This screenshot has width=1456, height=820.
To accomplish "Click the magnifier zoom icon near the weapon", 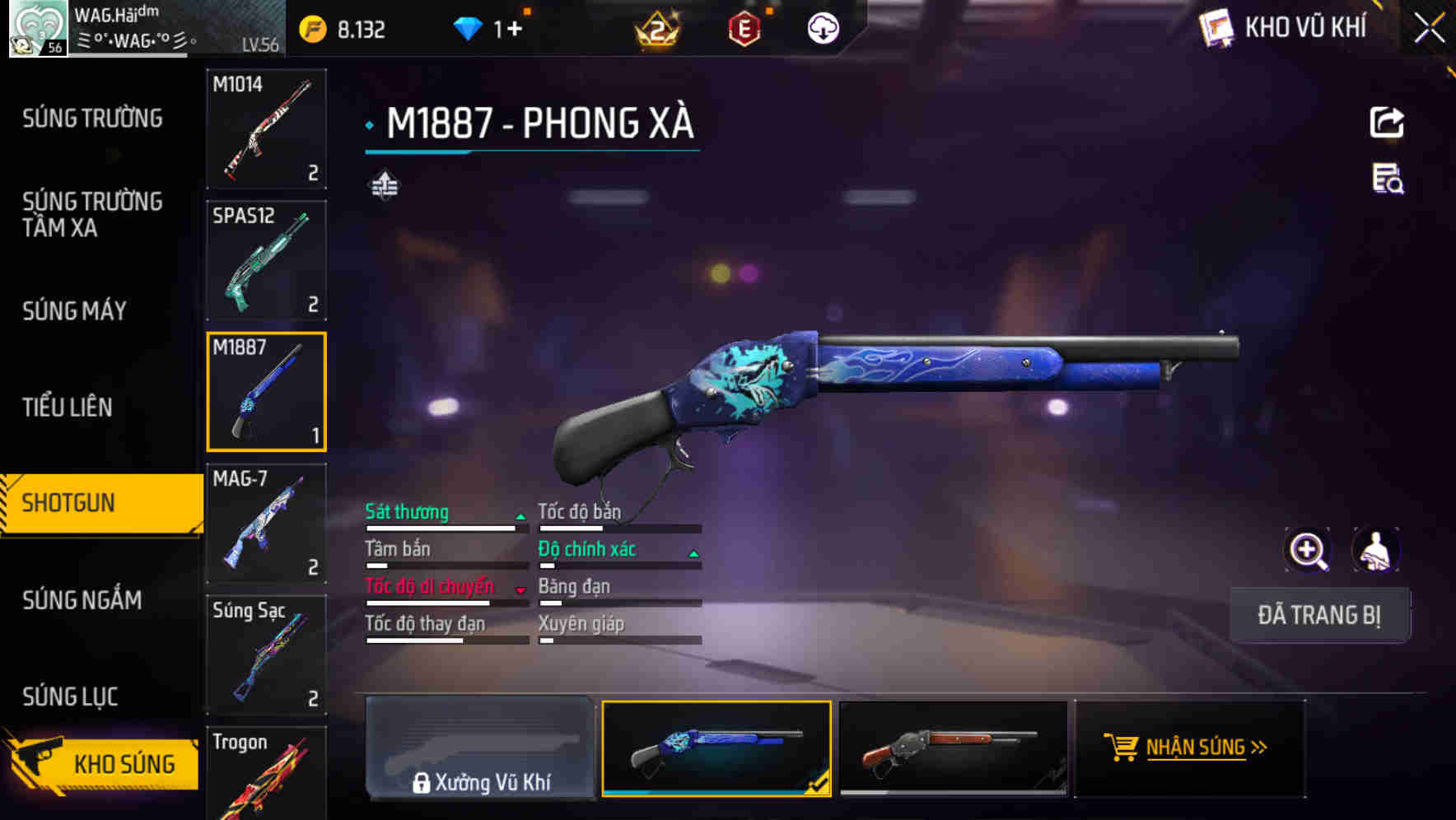I will 1308,550.
